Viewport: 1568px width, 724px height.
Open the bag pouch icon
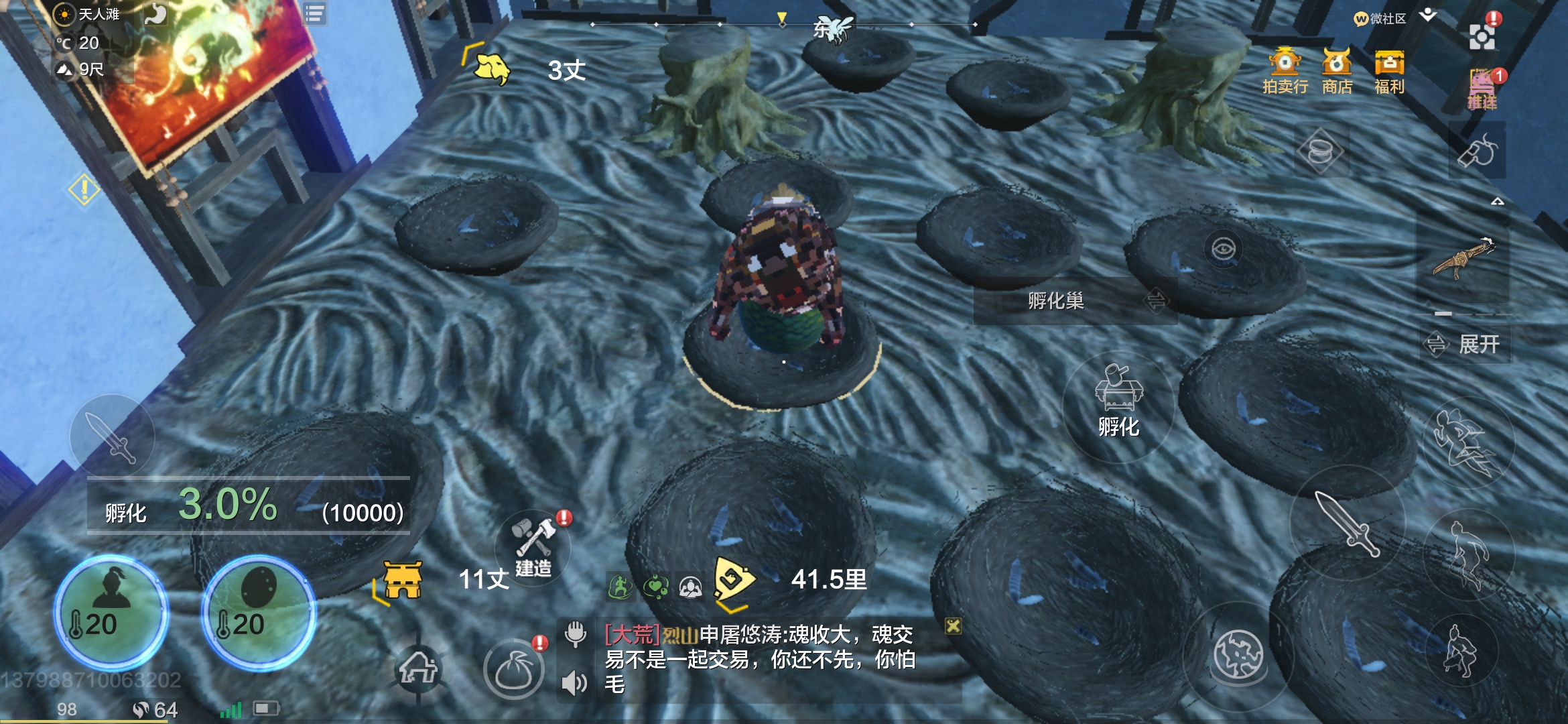coord(513,670)
